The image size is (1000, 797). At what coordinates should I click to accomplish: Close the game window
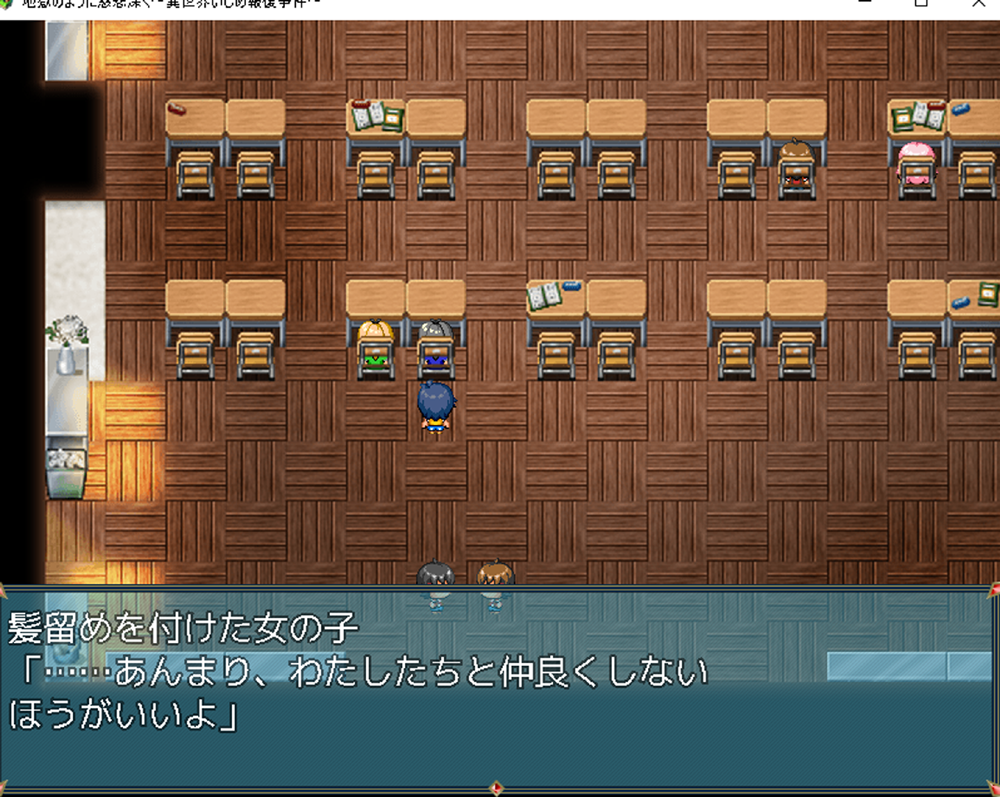[977, 4]
